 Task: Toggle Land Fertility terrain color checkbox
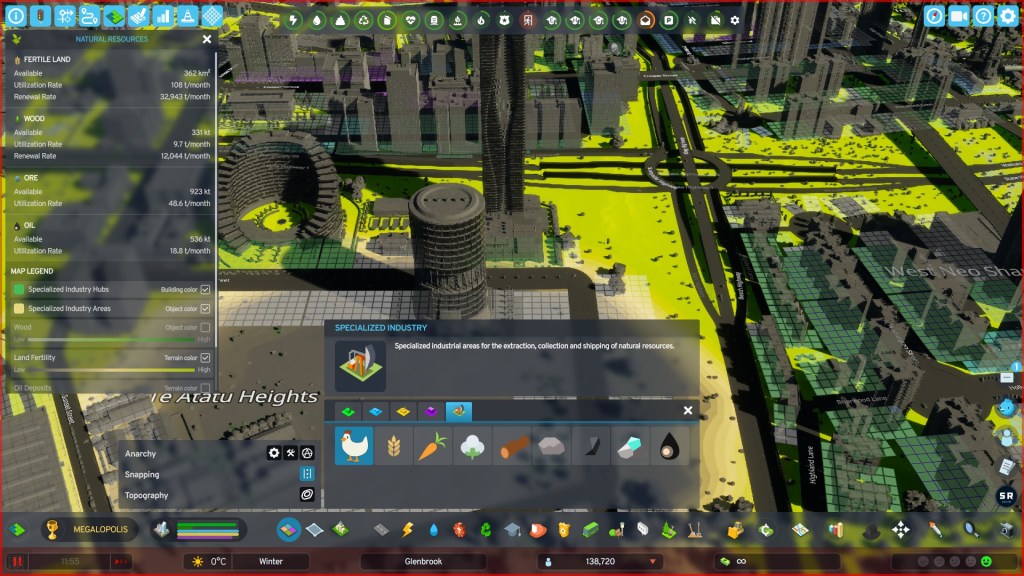[205, 357]
